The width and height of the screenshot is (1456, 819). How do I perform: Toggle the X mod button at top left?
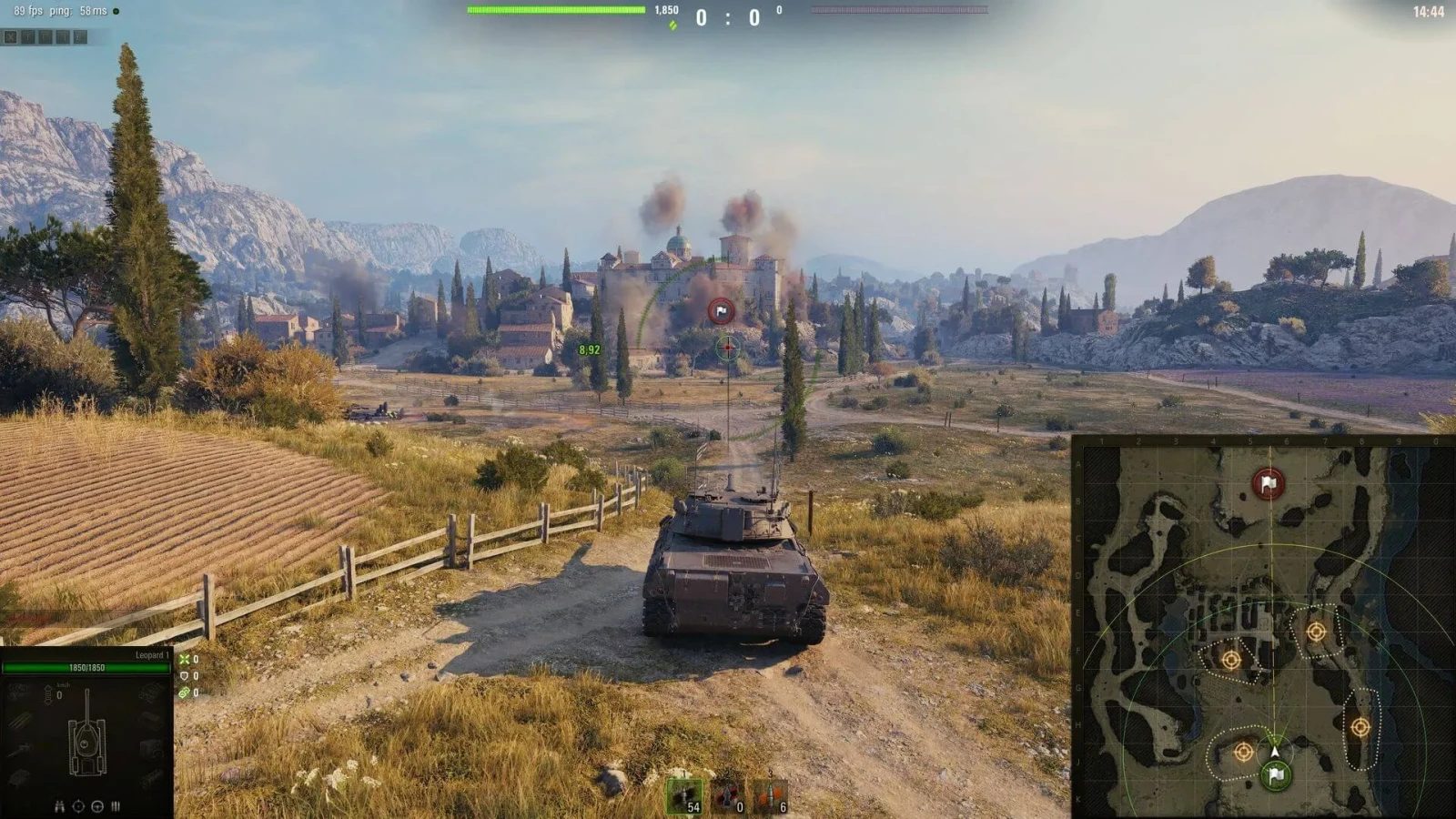pyautogui.click(x=10, y=36)
